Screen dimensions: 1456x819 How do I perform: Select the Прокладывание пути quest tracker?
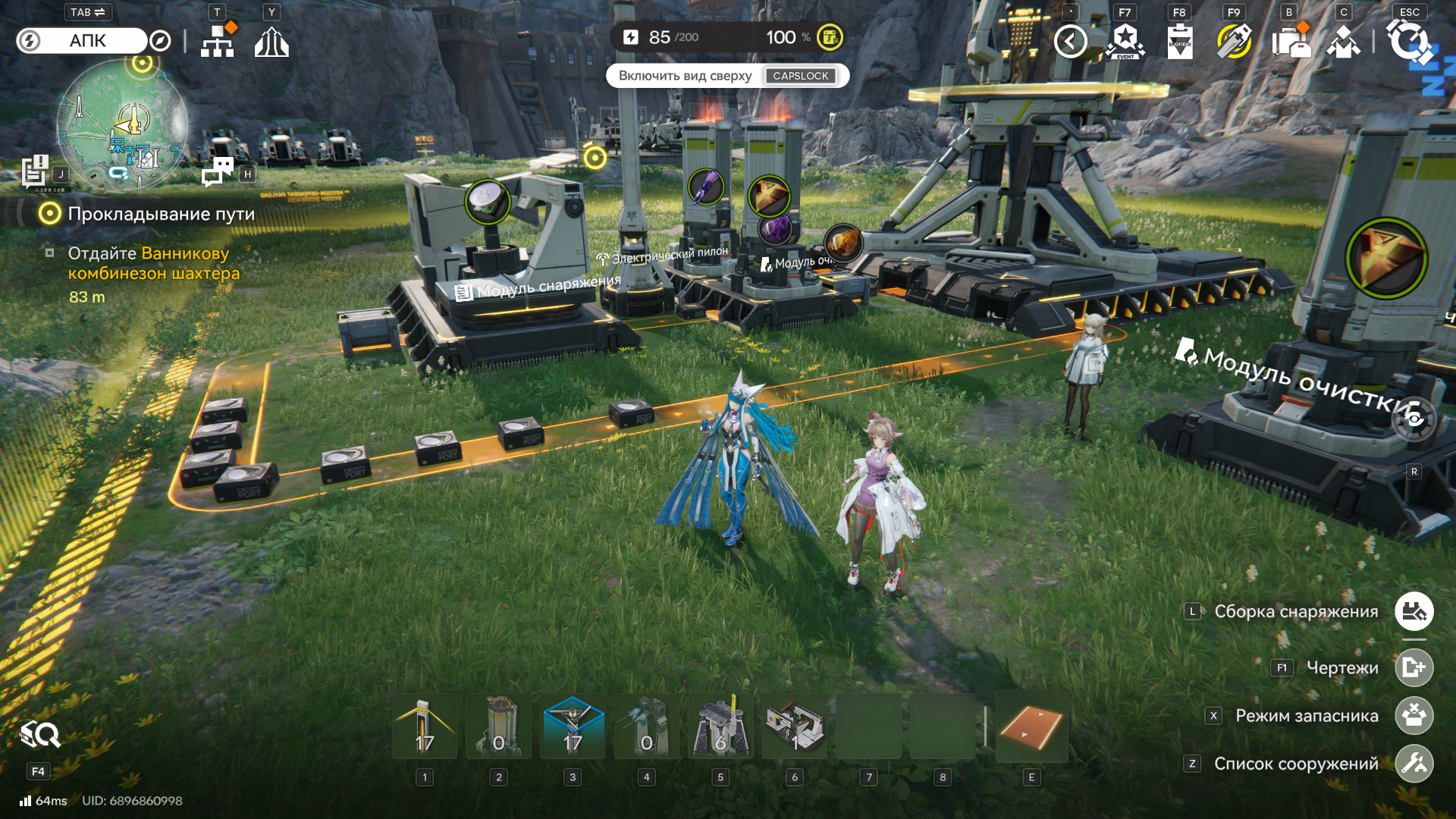point(161,214)
